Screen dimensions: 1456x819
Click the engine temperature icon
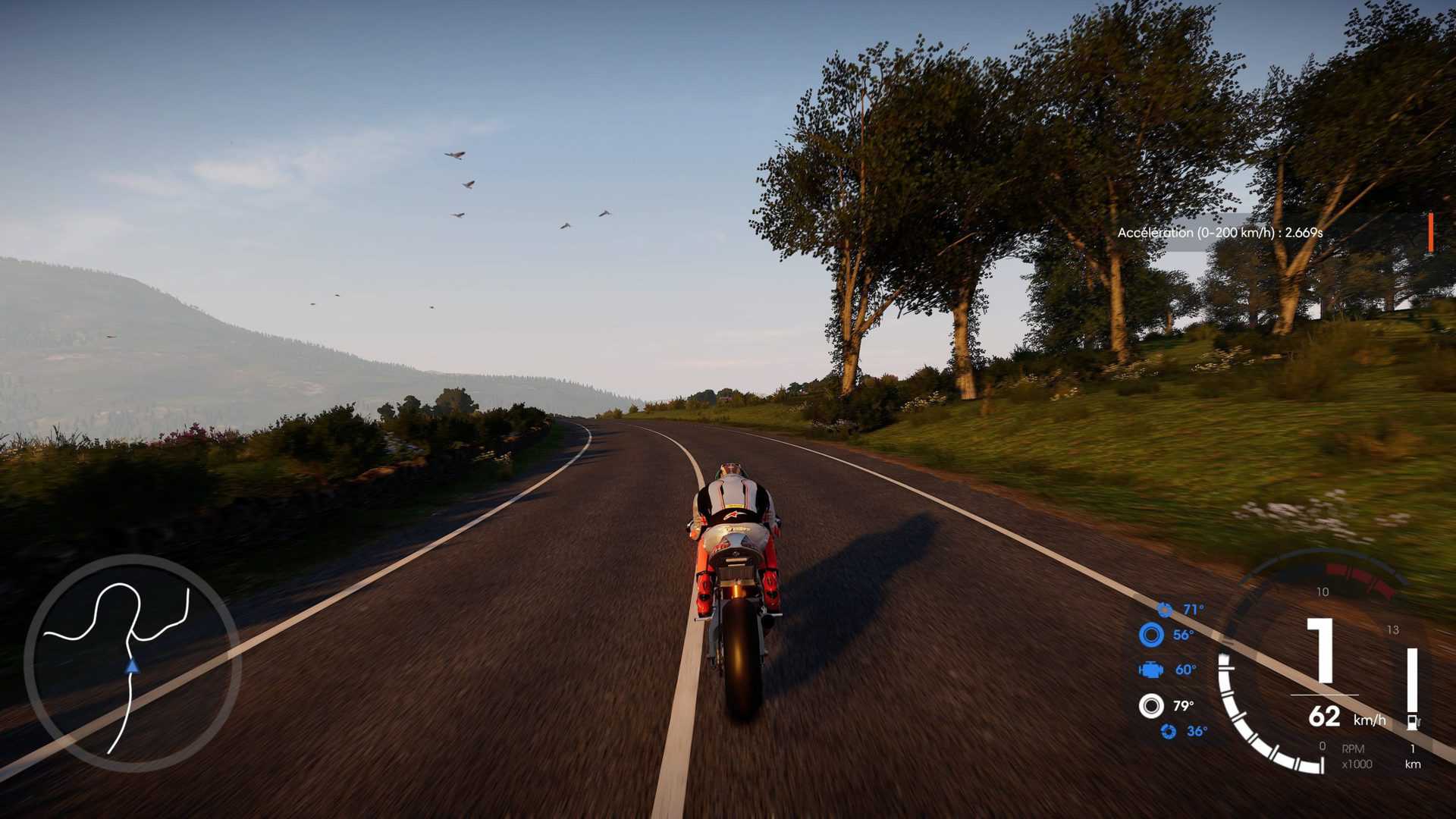click(1151, 670)
